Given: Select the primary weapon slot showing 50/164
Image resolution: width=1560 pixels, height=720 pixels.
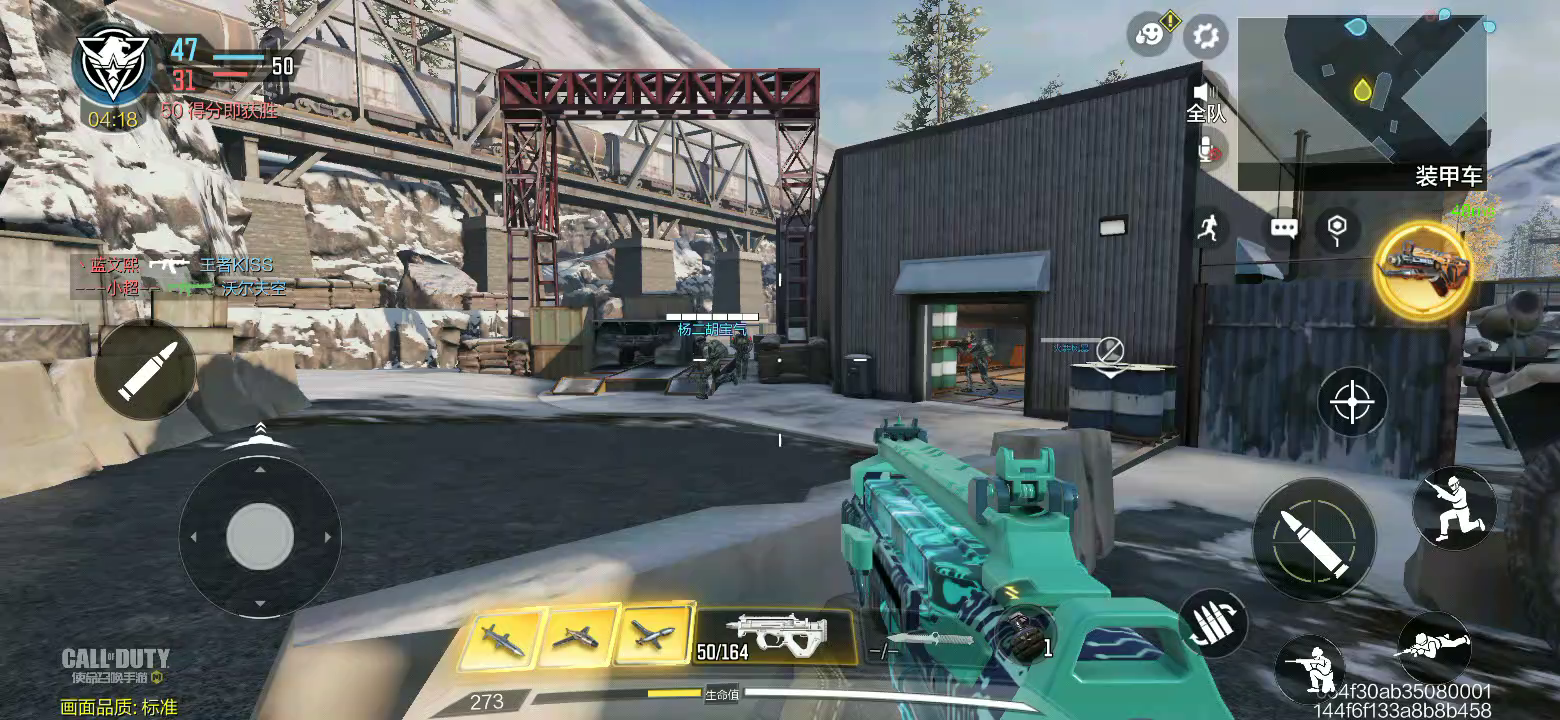Looking at the screenshot, I should 775,636.
